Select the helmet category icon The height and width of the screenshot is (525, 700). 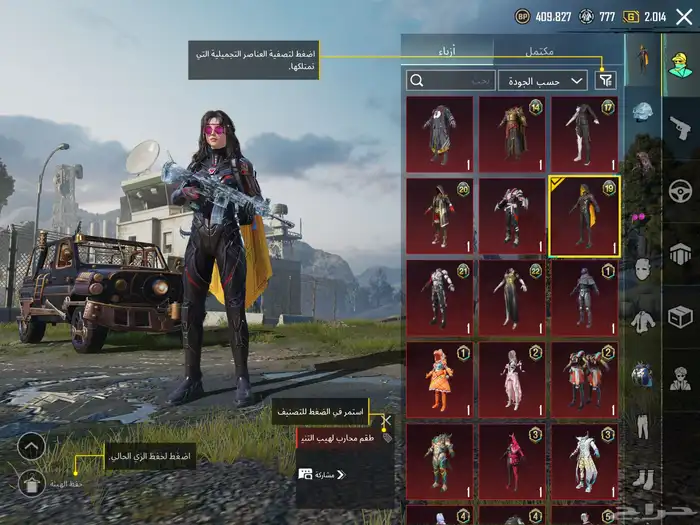tap(643, 112)
